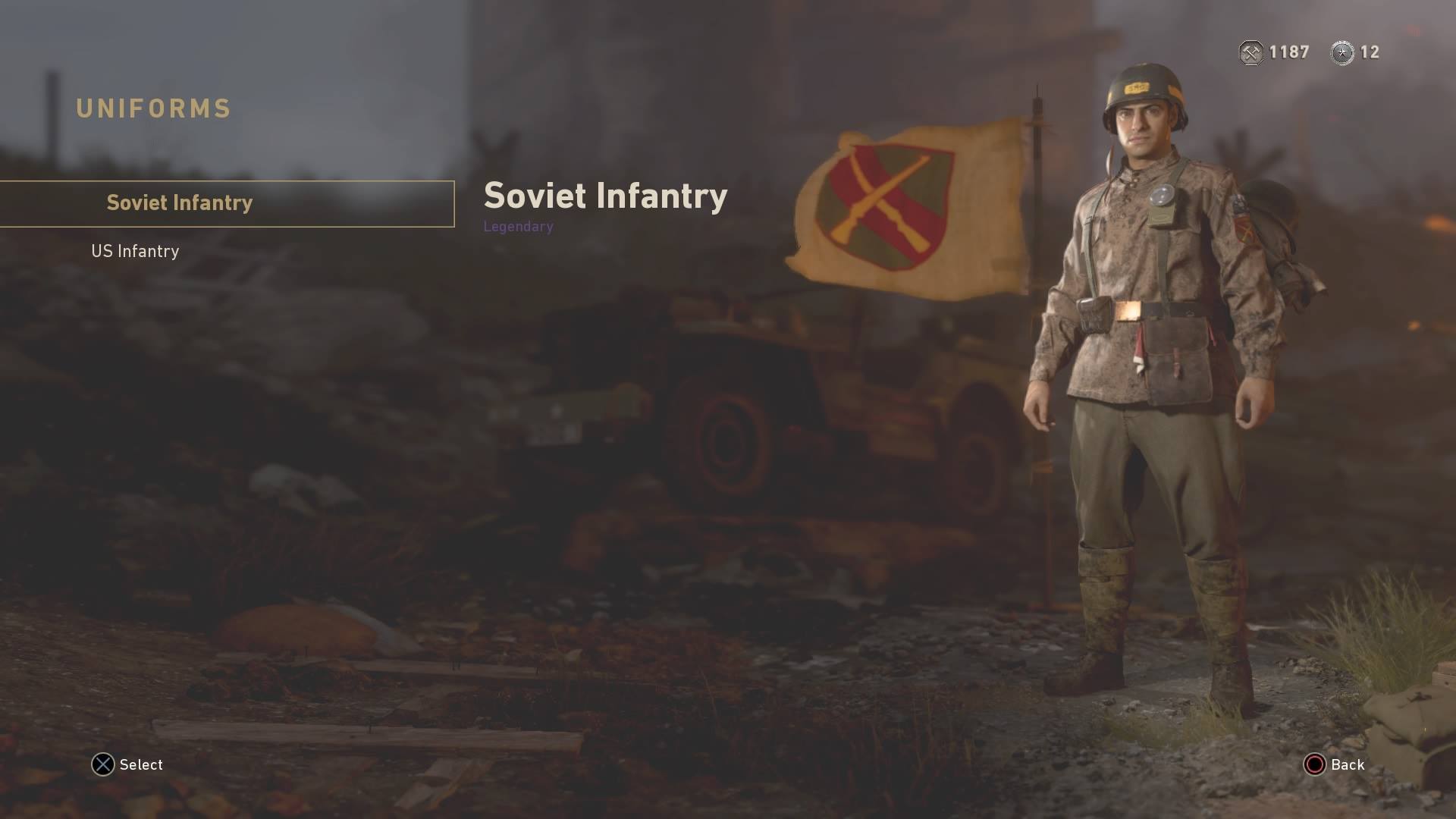The height and width of the screenshot is (819, 1456).
Task: Click the UNIFORMS page title
Action: [x=152, y=108]
